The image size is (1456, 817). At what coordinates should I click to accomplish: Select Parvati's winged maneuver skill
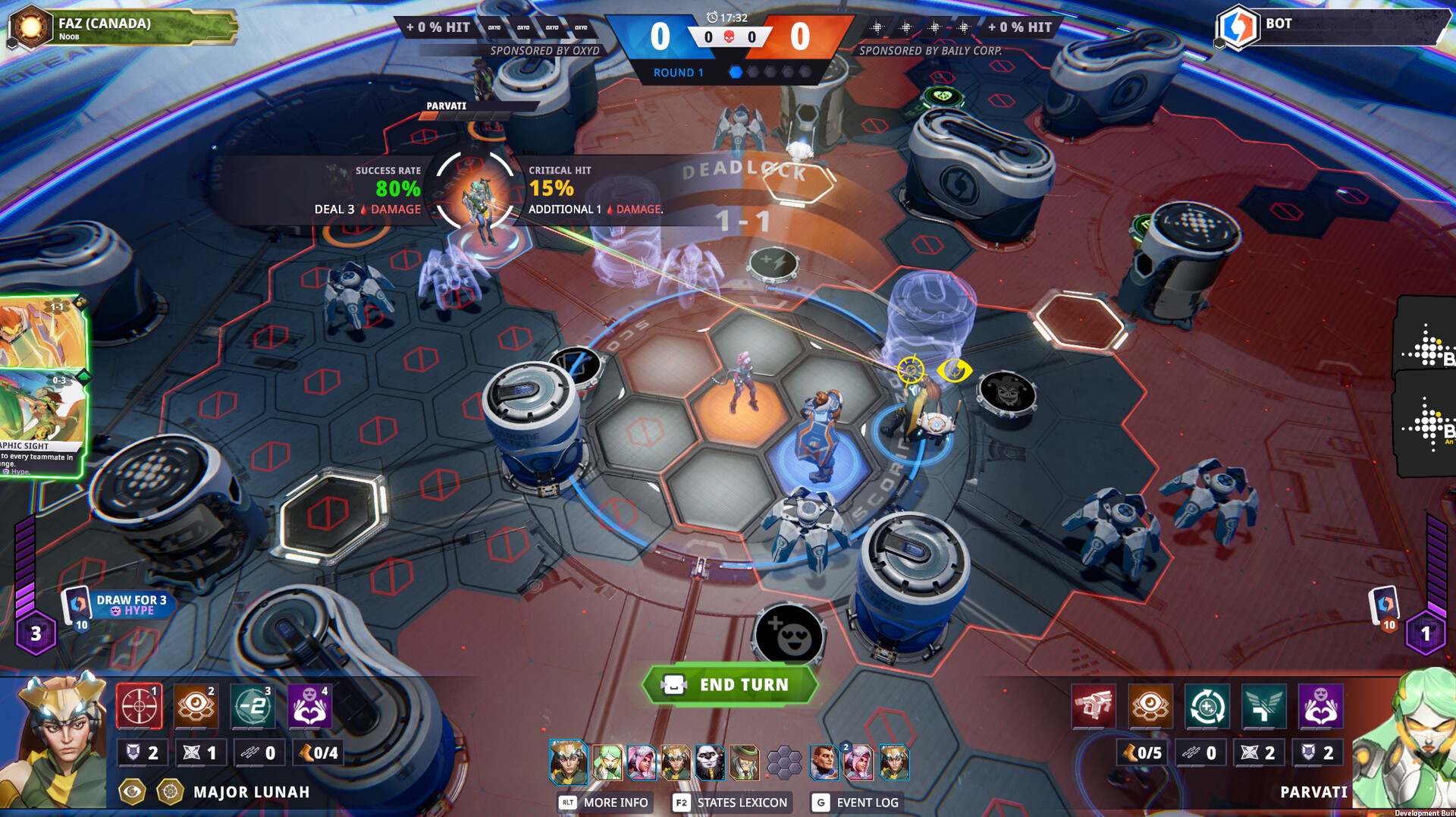[1262, 705]
